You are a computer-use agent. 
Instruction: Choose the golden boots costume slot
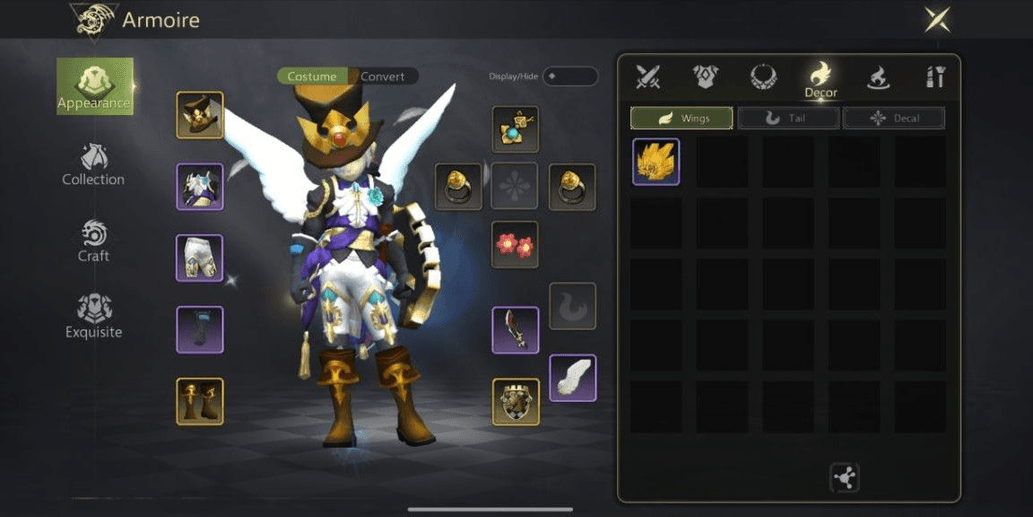200,401
